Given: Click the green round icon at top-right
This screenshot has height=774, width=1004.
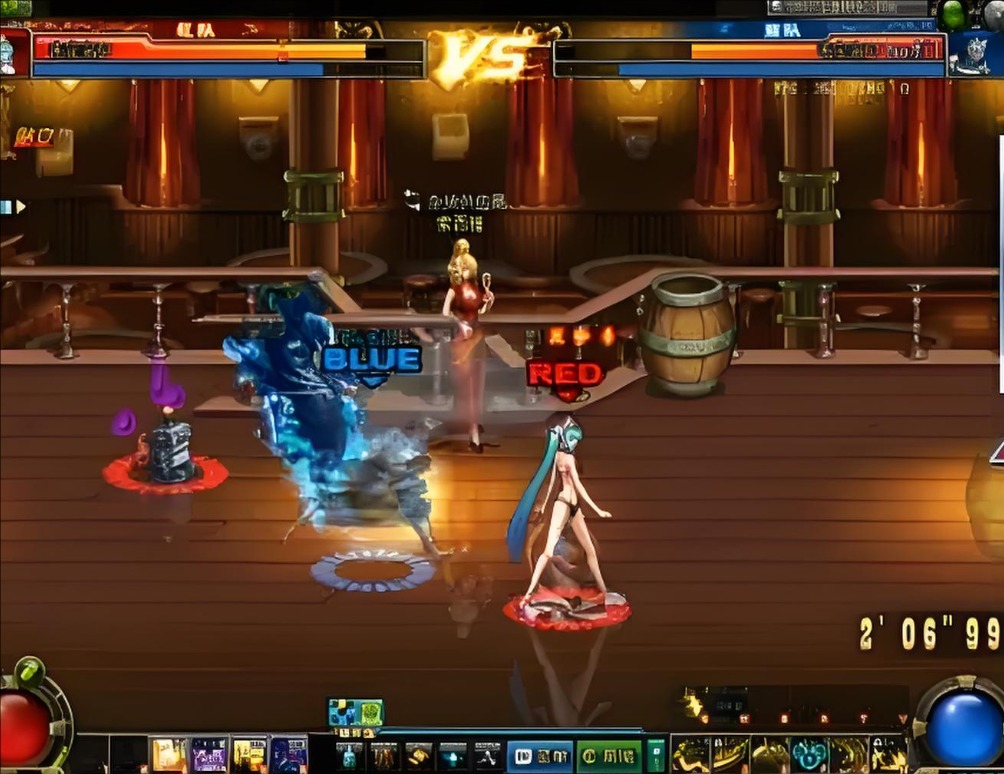Looking at the screenshot, I should pos(953,14).
